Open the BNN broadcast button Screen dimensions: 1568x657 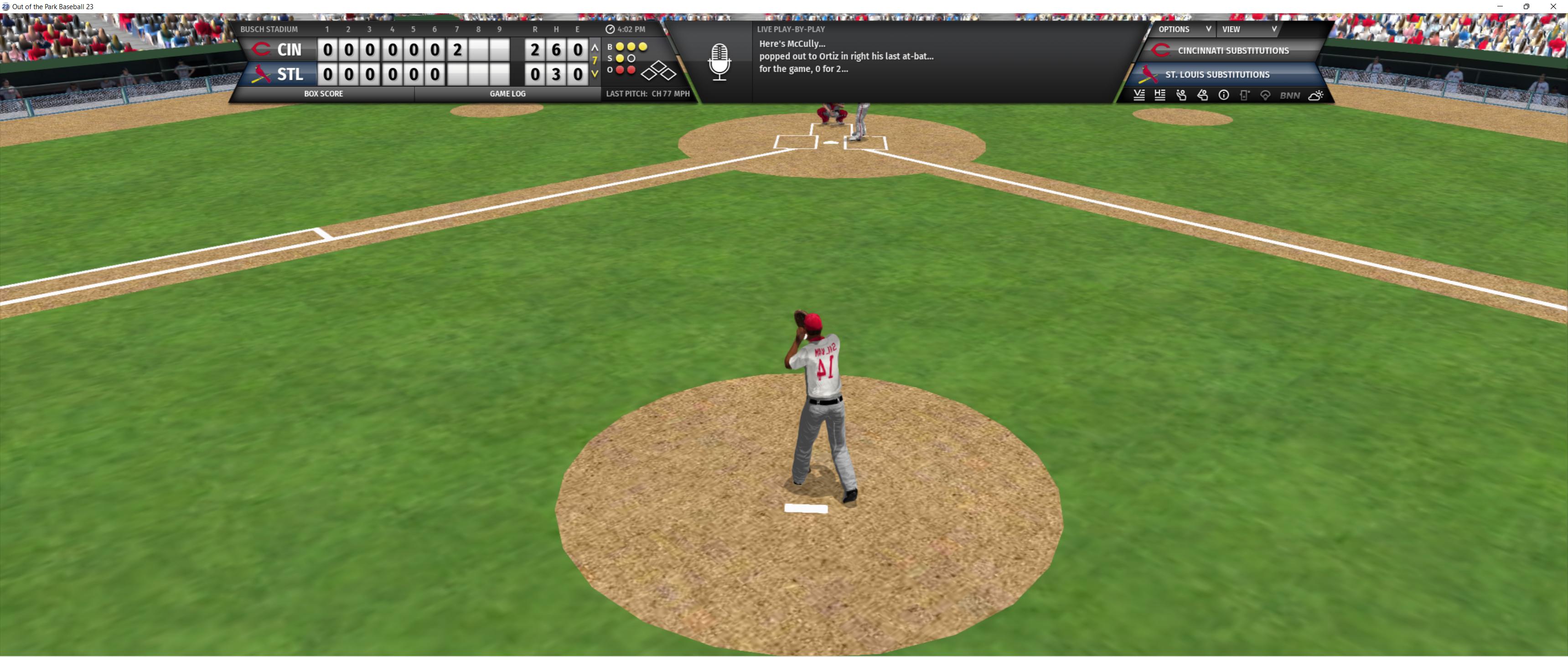(1290, 95)
